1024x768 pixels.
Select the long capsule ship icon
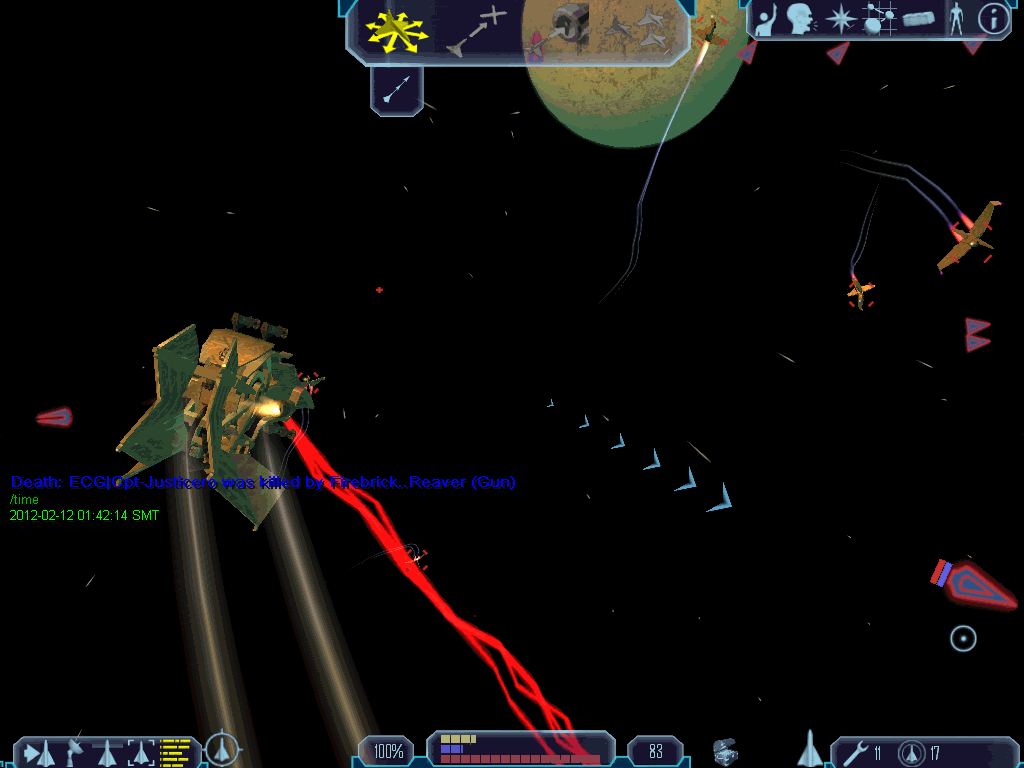pyautogui.click(x=917, y=19)
